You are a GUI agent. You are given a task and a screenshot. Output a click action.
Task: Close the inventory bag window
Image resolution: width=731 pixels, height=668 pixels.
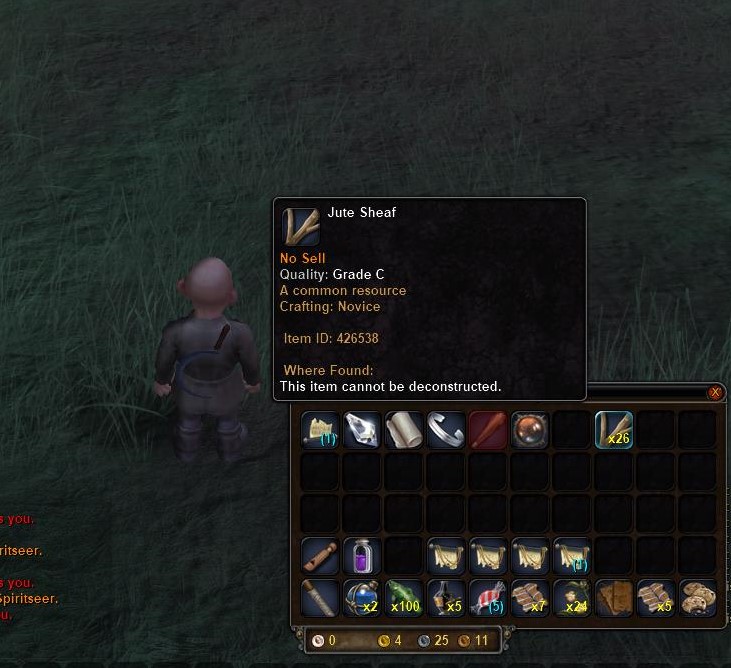point(715,393)
